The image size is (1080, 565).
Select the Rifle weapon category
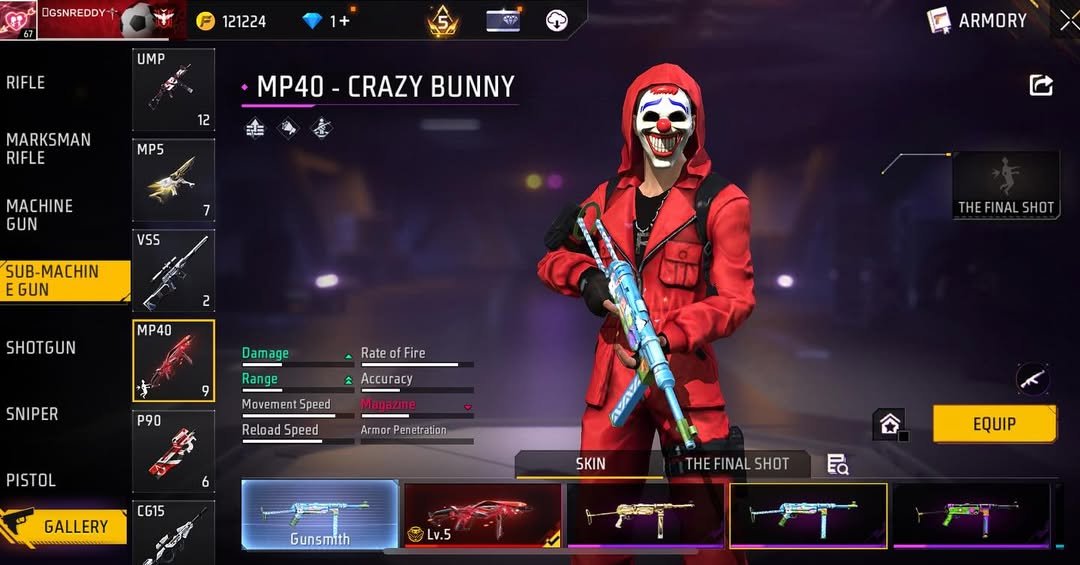26,83
